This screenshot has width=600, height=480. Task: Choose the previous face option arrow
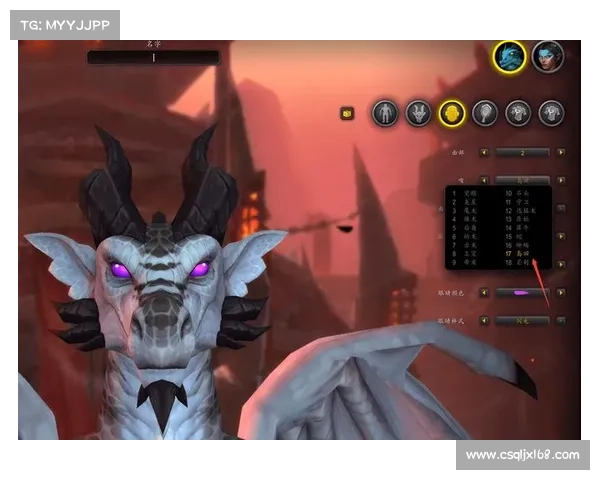(x=485, y=153)
